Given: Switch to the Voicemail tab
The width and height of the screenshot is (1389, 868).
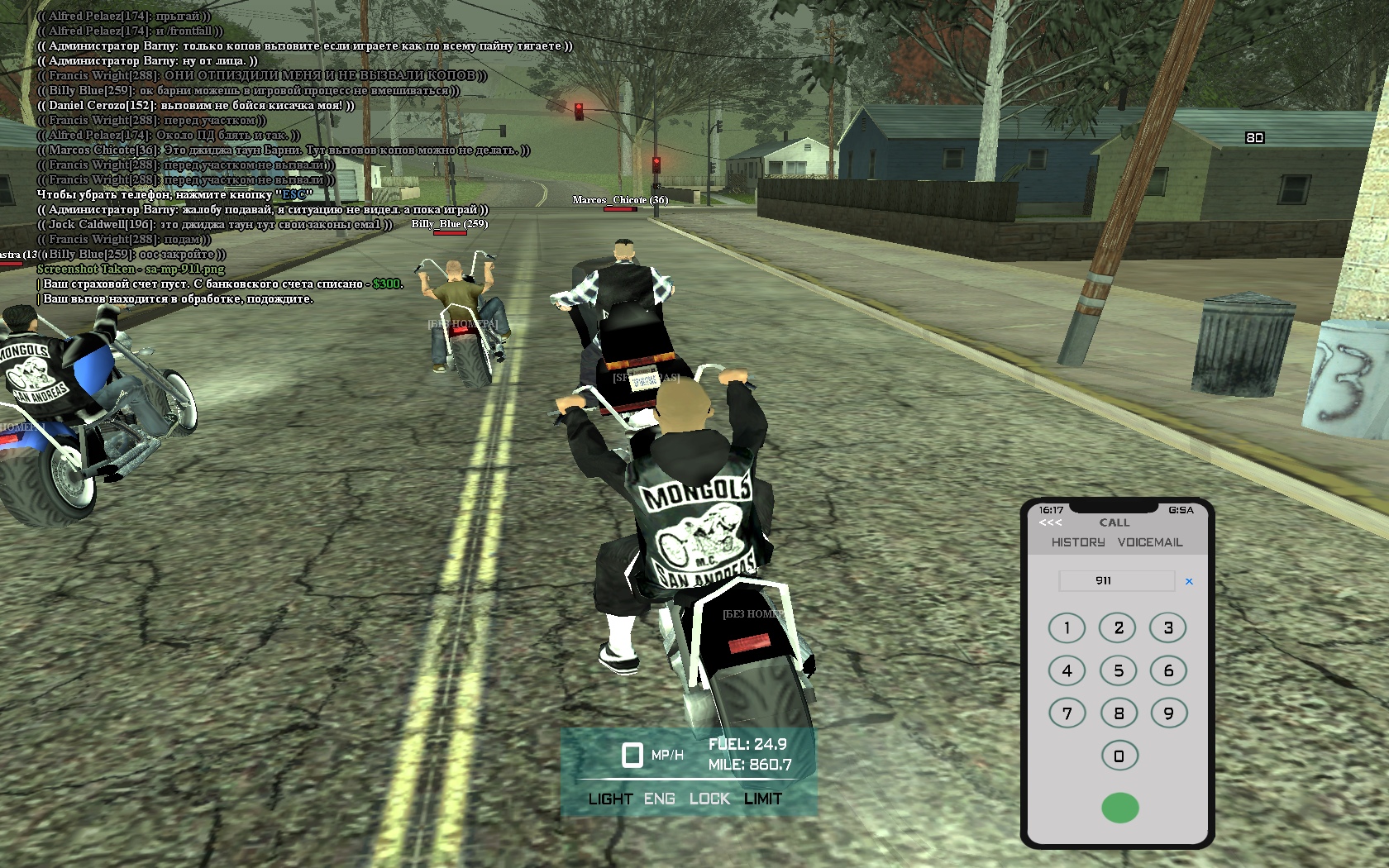Looking at the screenshot, I should 1150,542.
